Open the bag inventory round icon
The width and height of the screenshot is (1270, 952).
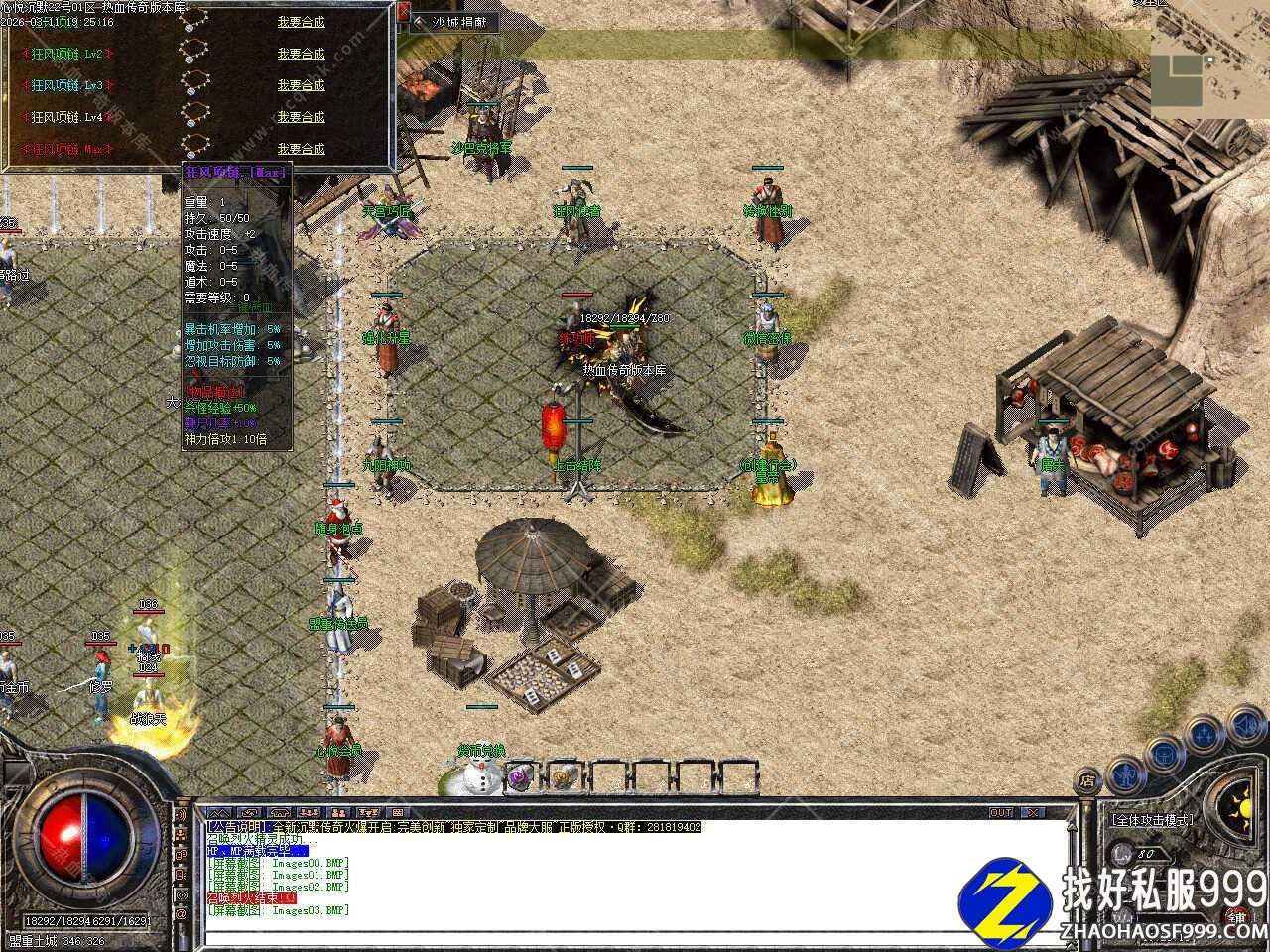[x=1163, y=753]
